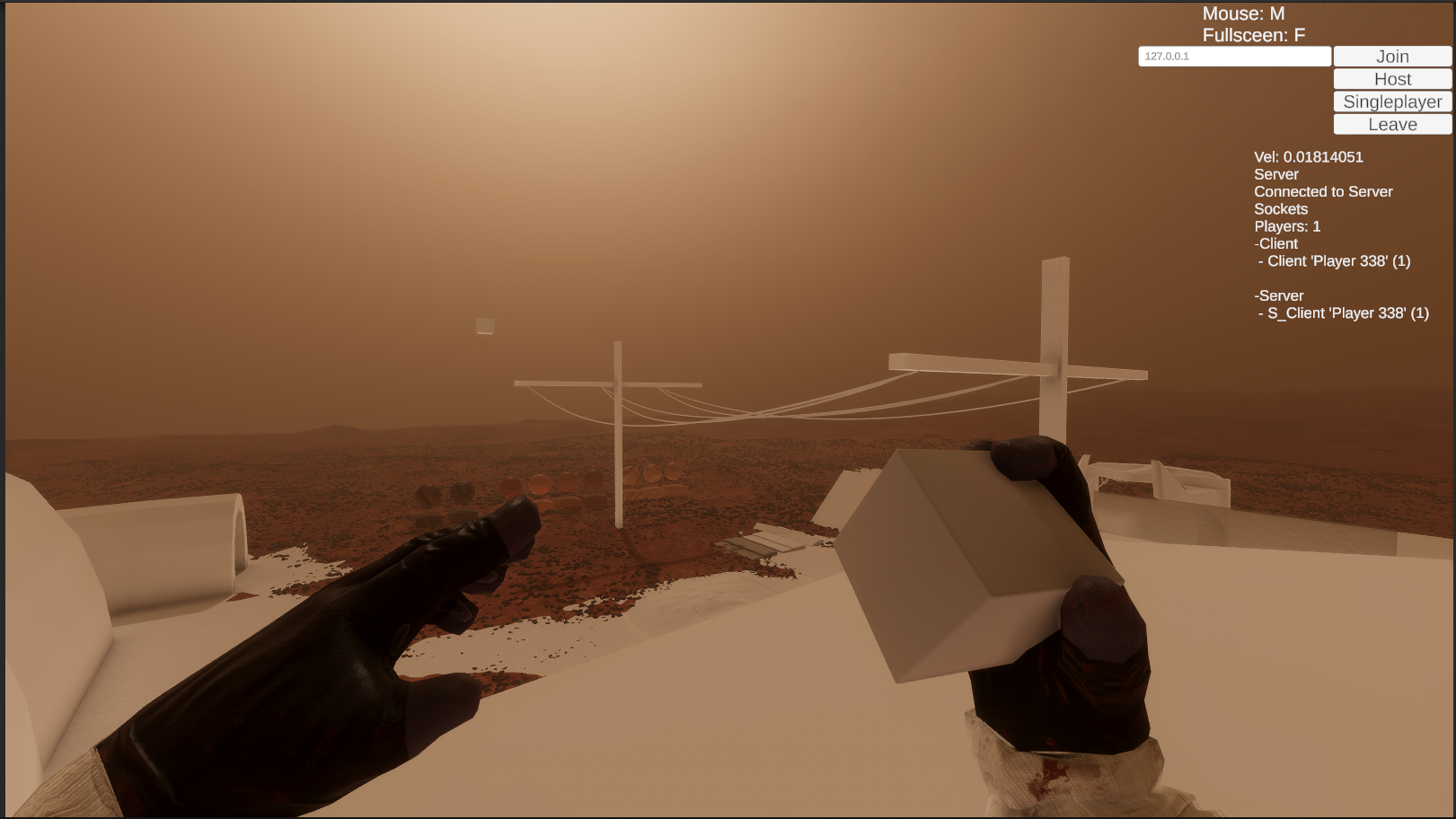Click the Leave button
This screenshot has height=819, width=1456.
(x=1392, y=124)
